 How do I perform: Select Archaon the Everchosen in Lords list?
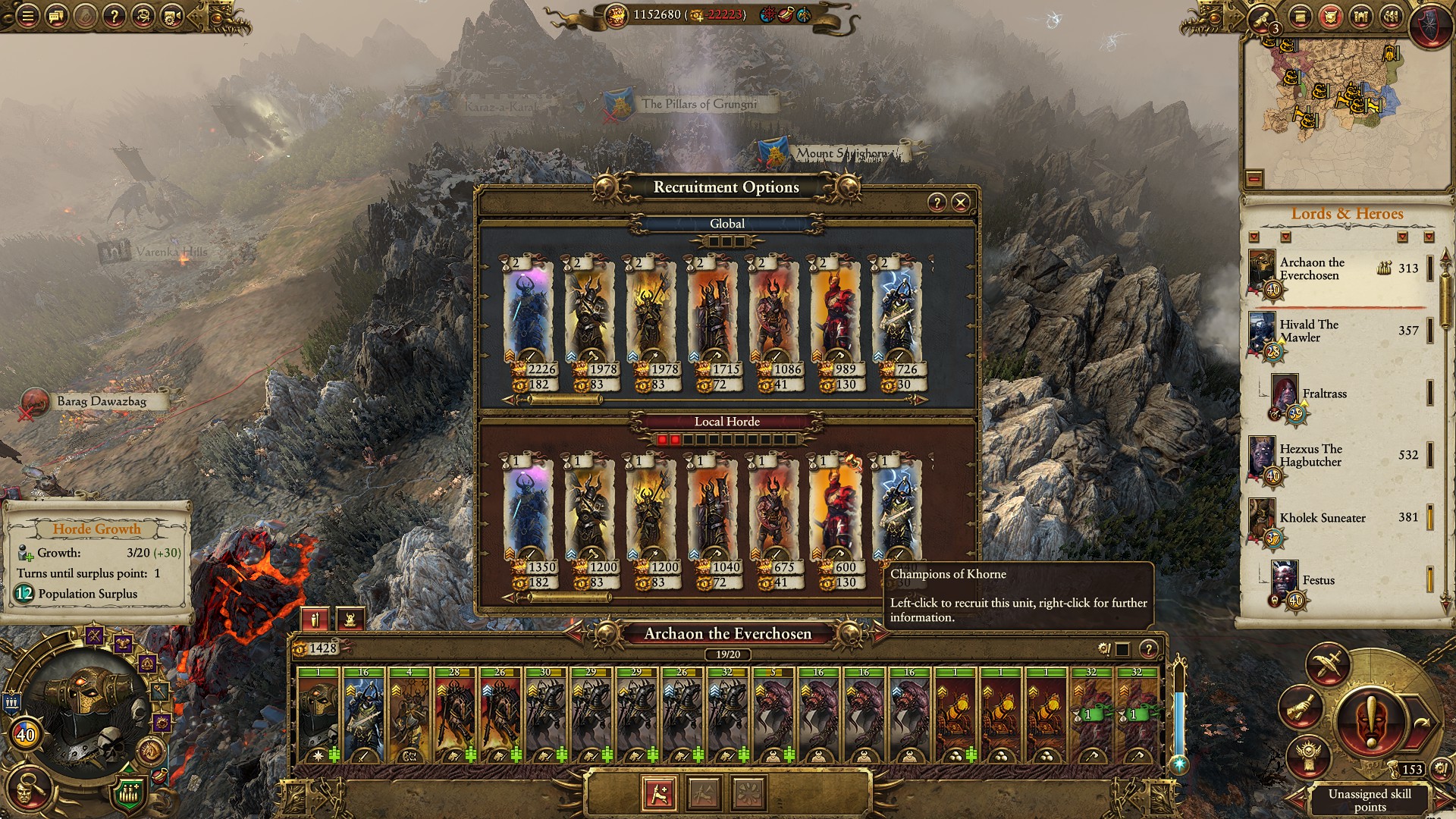(1312, 269)
